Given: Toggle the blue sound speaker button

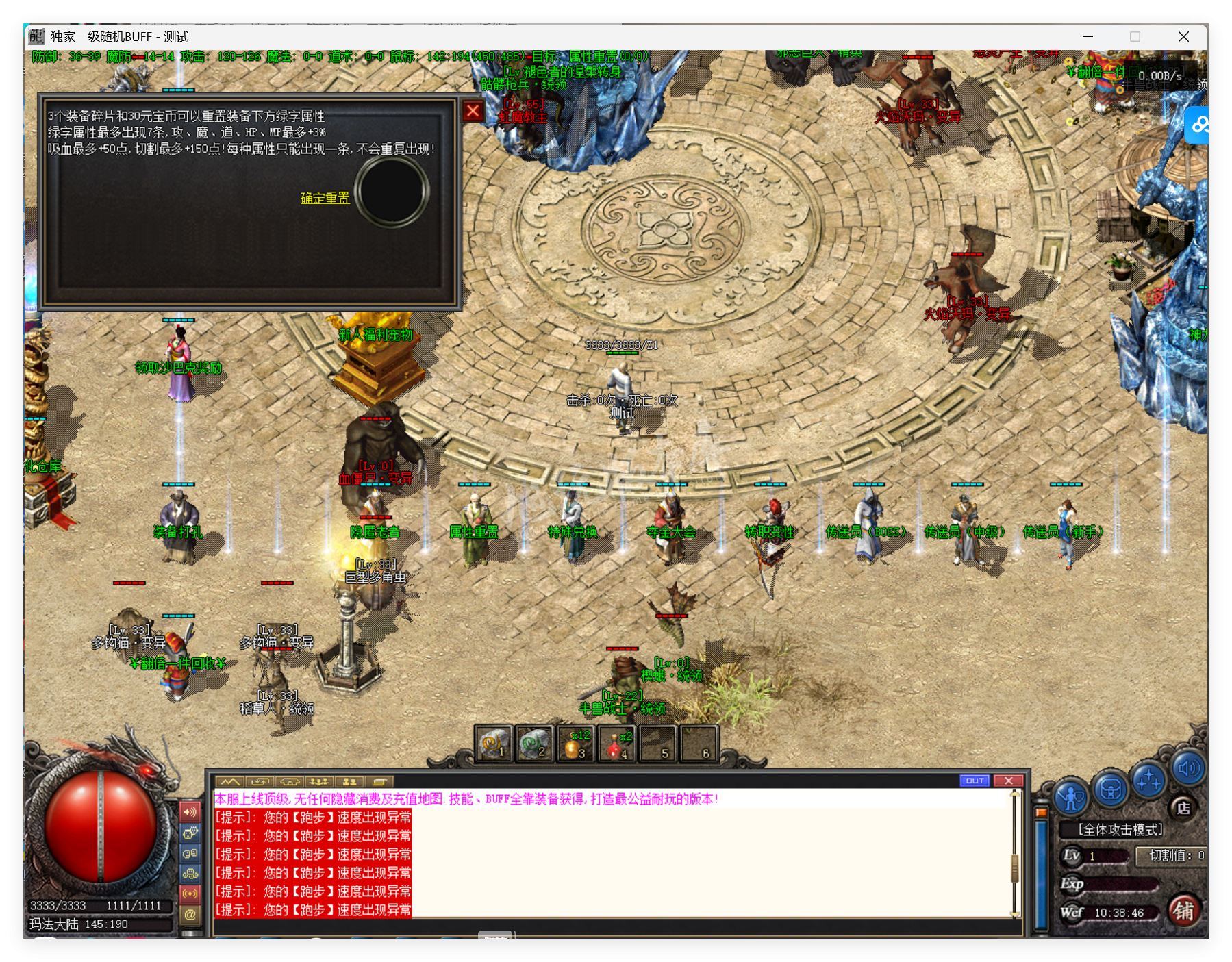Looking at the screenshot, I should click(x=1188, y=770).
